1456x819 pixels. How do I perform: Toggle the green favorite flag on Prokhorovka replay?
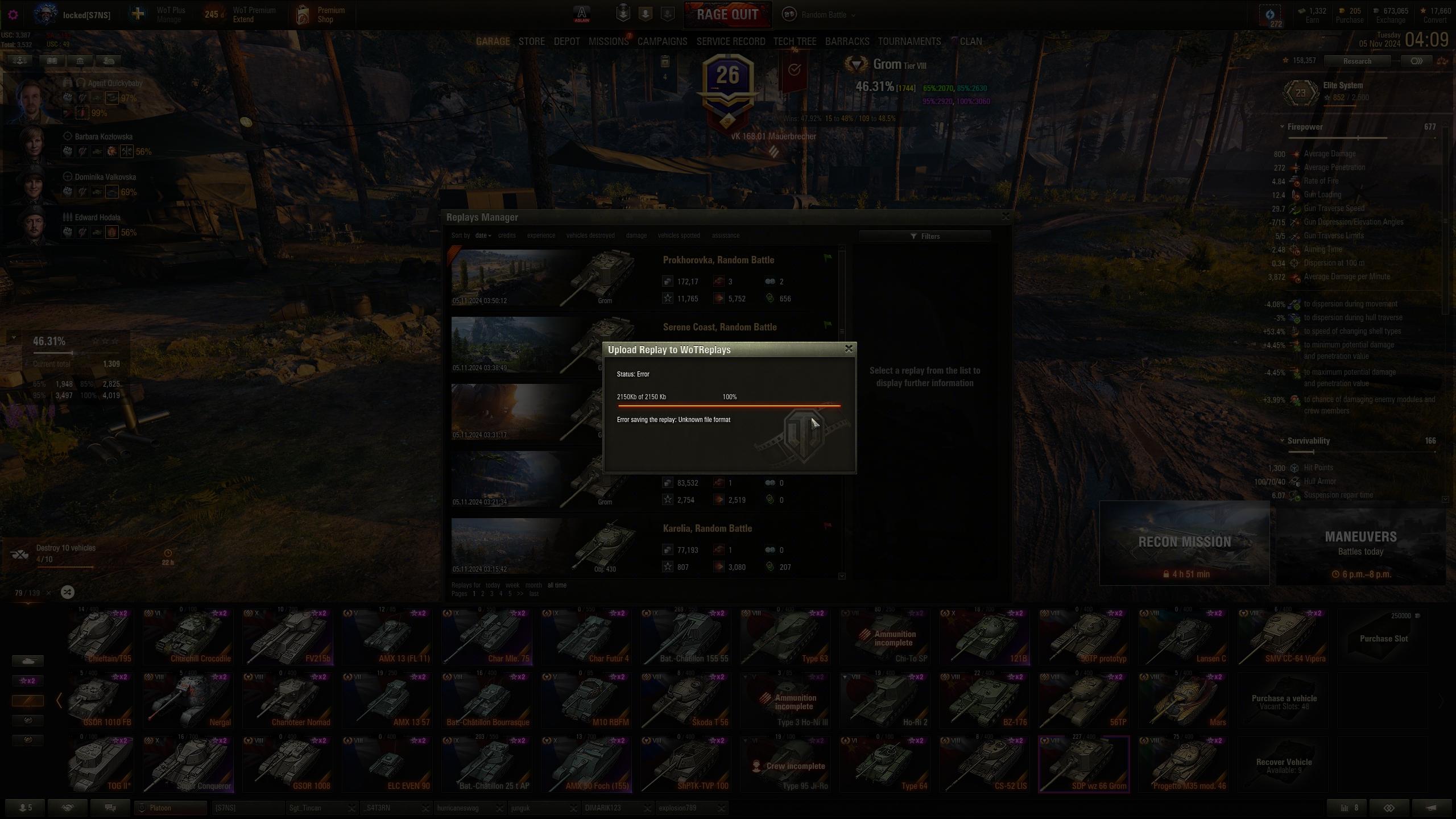828,258
